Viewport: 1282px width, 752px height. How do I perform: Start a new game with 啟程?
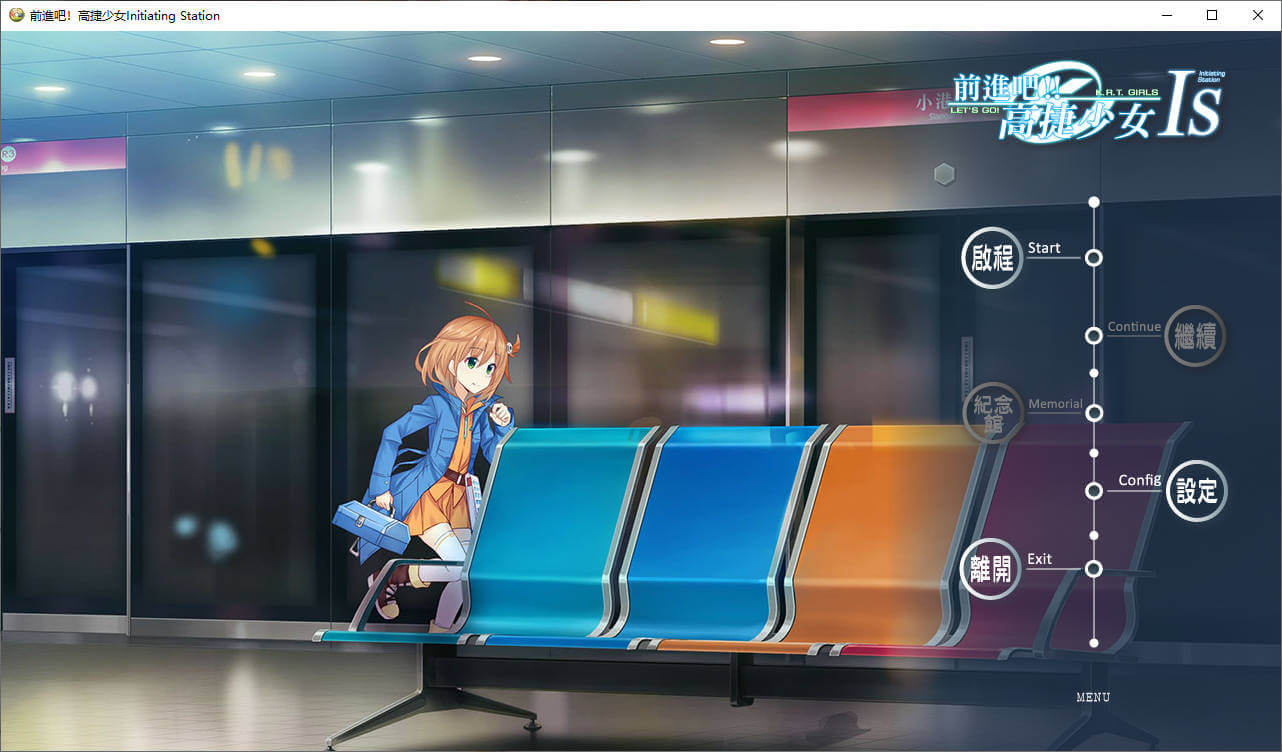[992, 258]
